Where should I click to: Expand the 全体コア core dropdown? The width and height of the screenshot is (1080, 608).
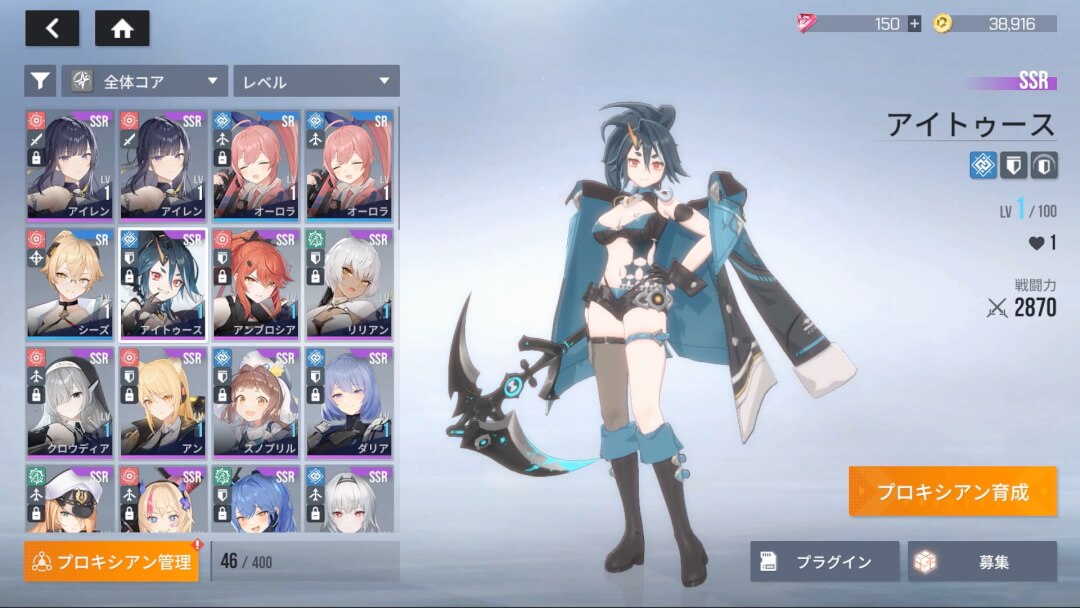pos(145,81)
